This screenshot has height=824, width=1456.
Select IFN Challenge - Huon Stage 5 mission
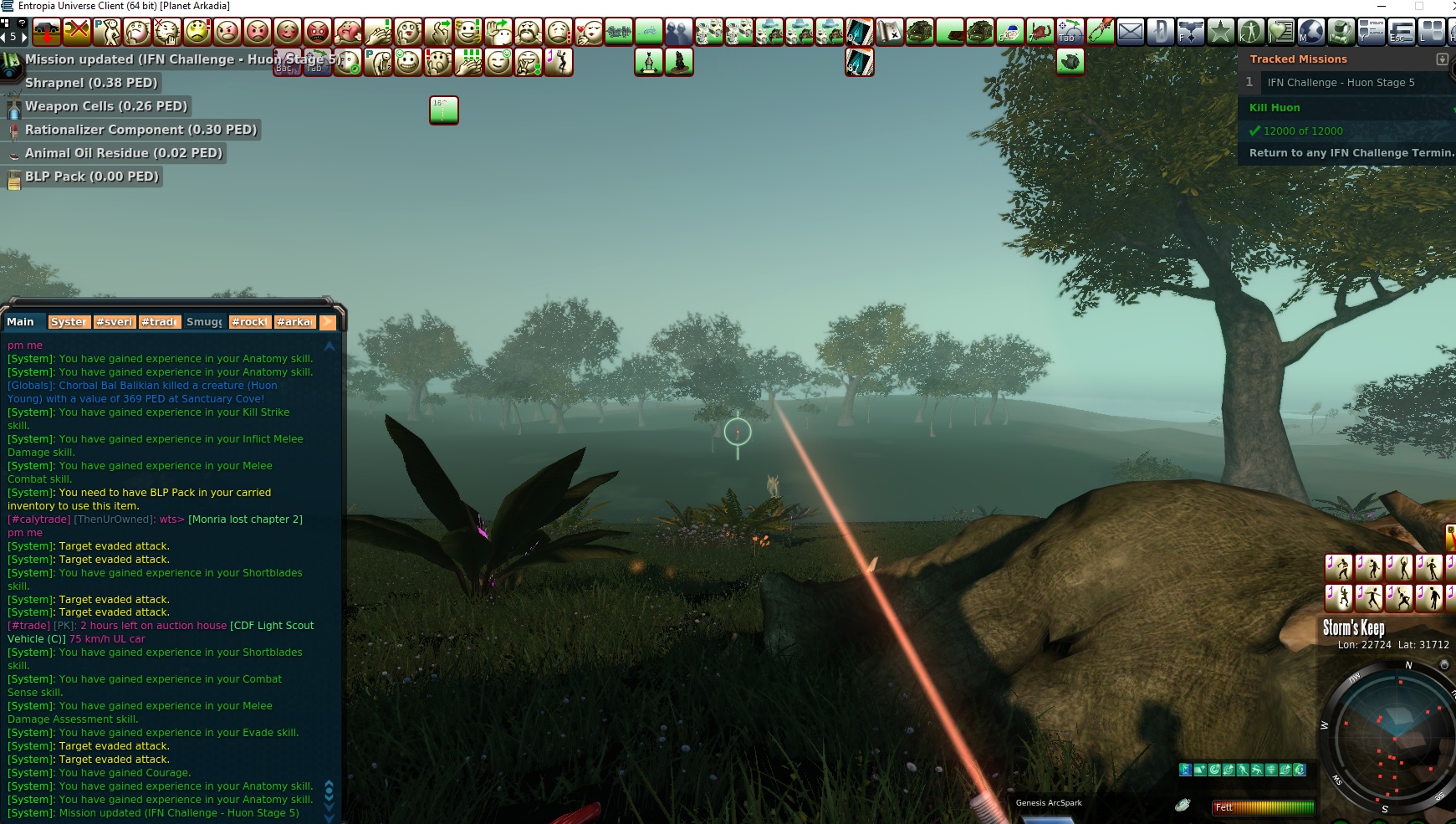pyautogui.click(x=1341, y=83)
